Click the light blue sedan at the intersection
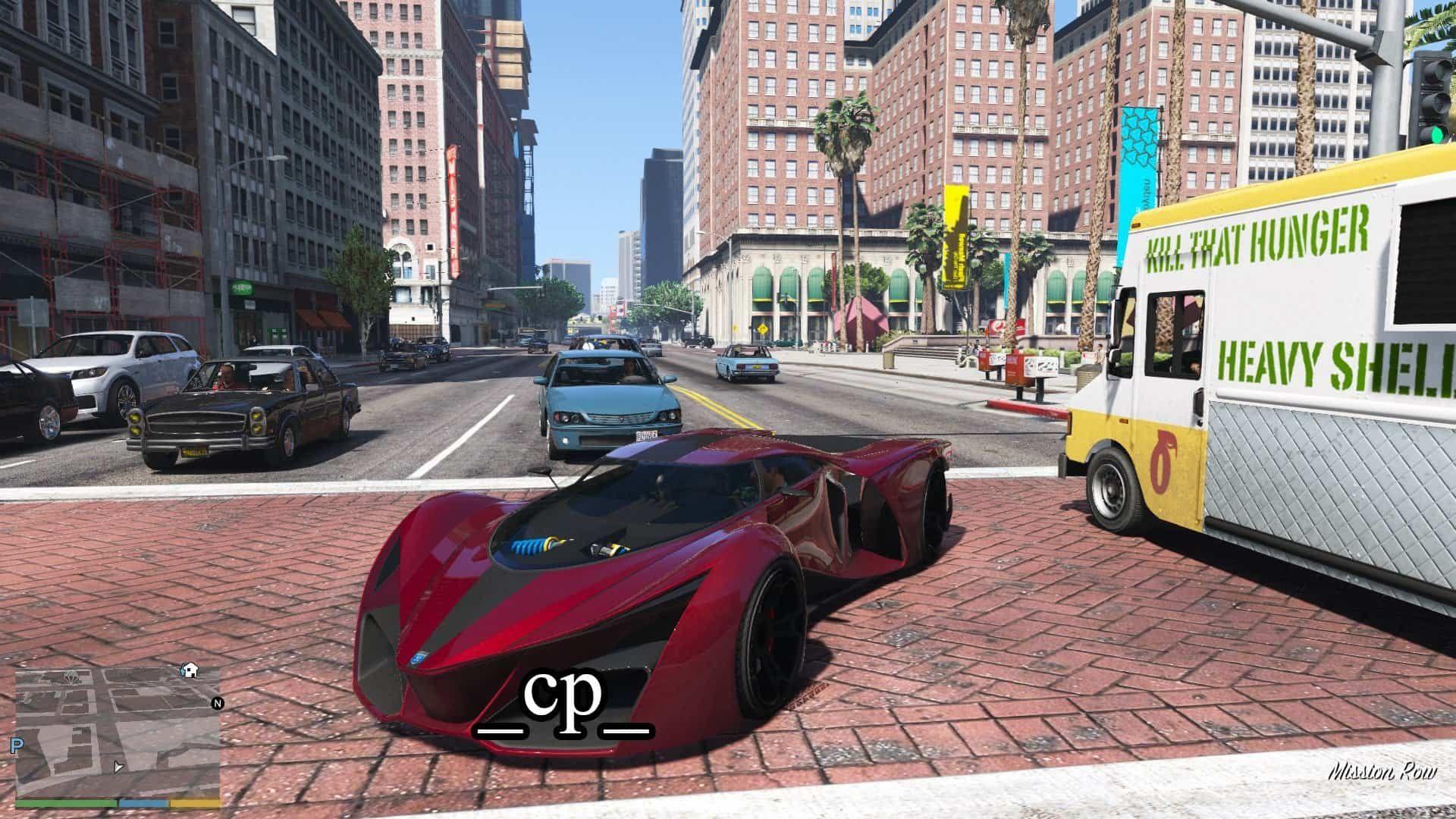1456x819 pixels. (607, 394)
